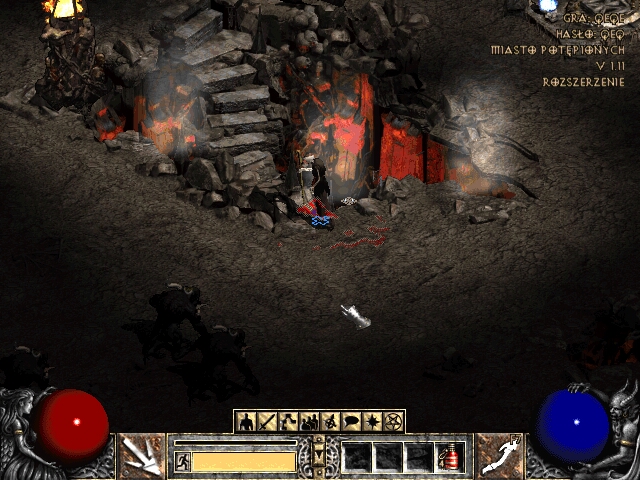Toggle run/walk mode button
Image resolution: width=640 pixels, height=480 pixels.
tap(183, 461)
